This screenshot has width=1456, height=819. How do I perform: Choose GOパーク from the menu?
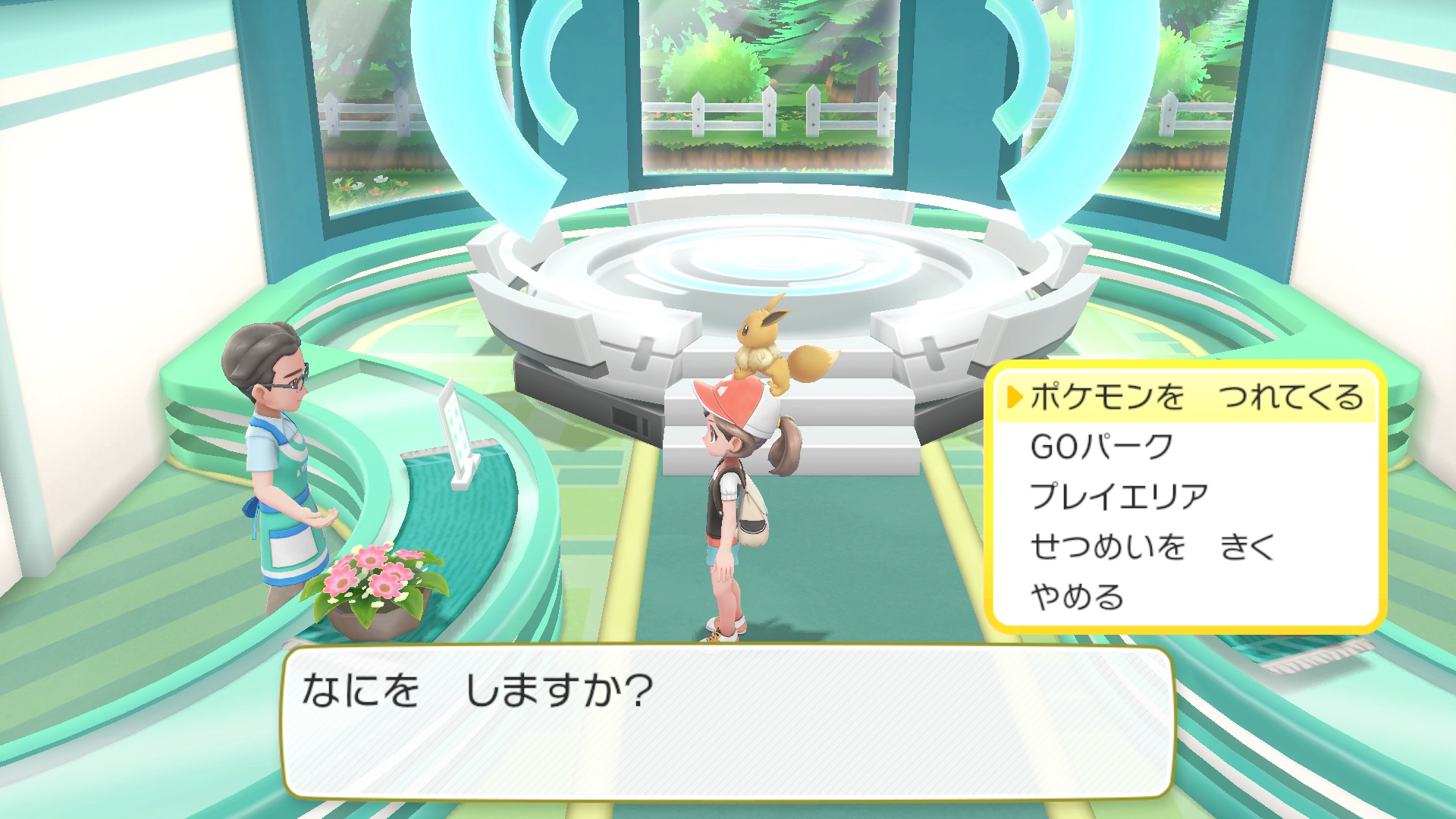pyautogui.click(x=1101, y=447)
